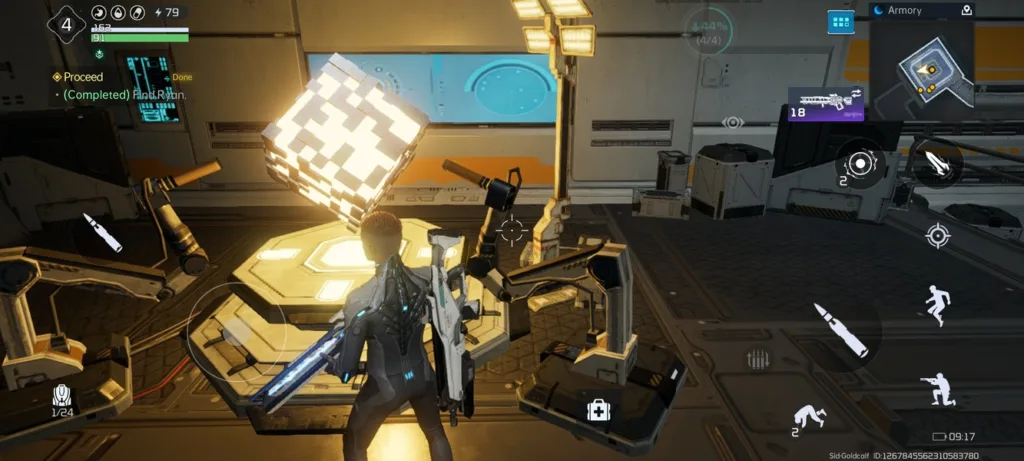1024x461 pixels.
Task: Tap the reload ammo icon
Action: [758, 359]
